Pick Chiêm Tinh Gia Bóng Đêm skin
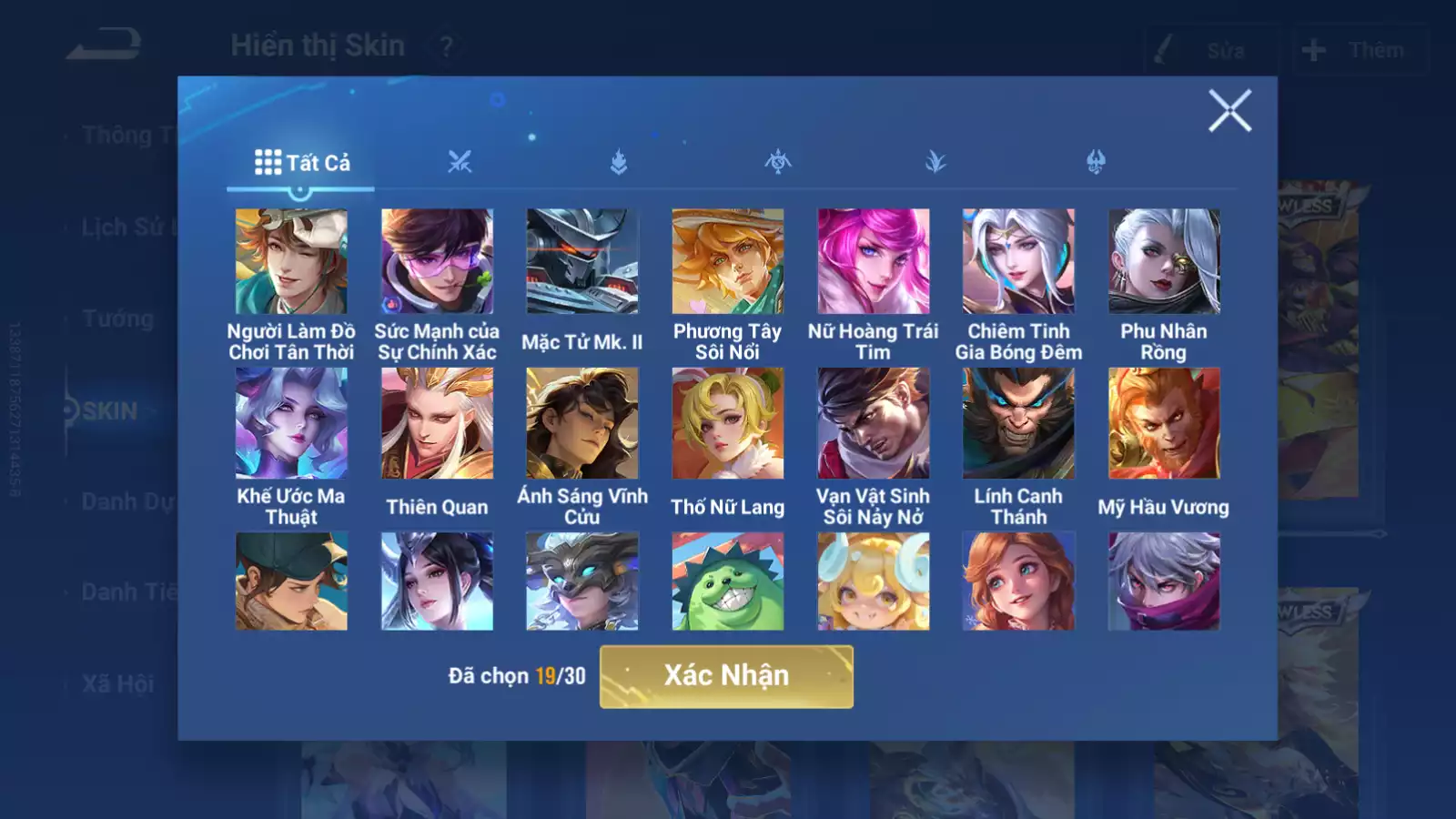The height and width of the screenshot is (819, 1456). (1018, 262)
